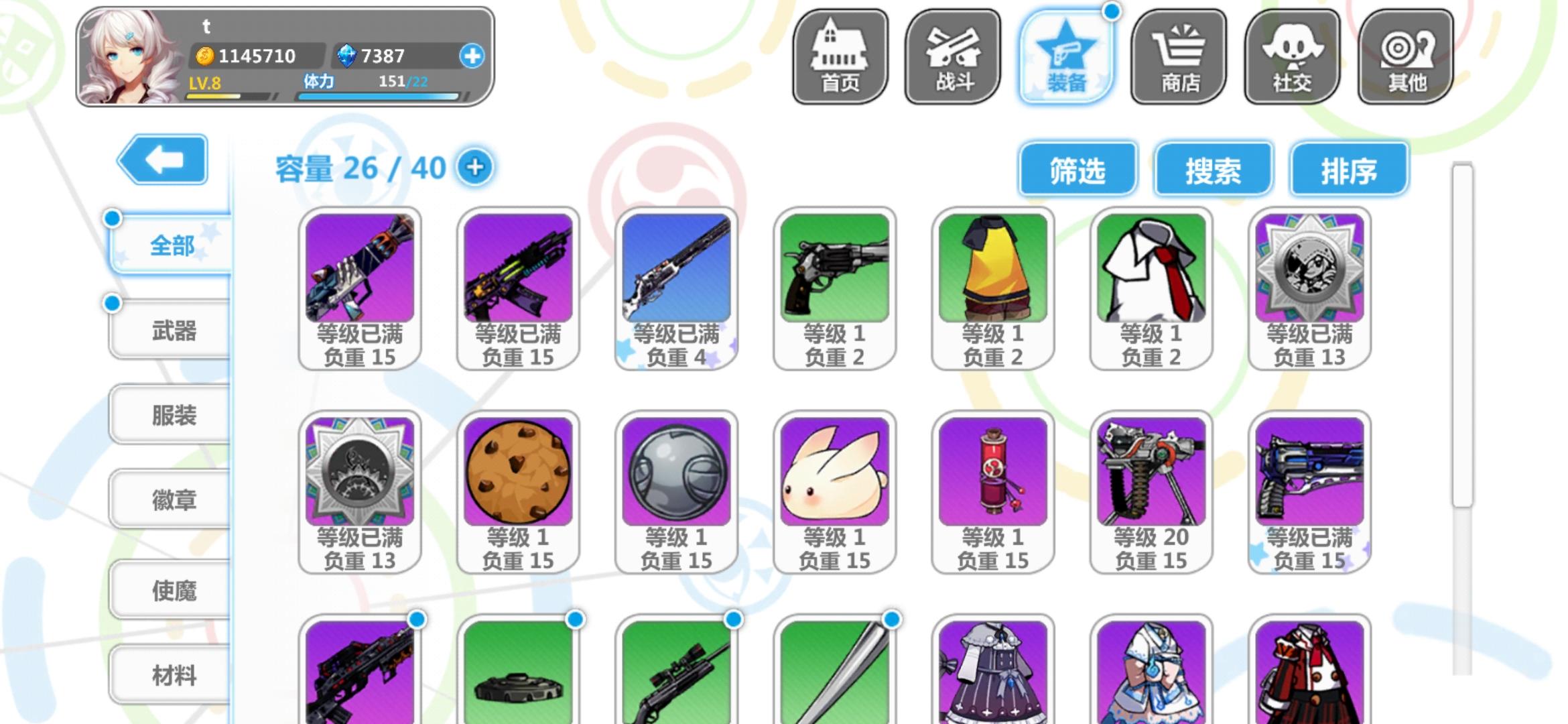This screenshot has height=724, width=1568.
Task: Open the 首页 home page
Action: 839,57
